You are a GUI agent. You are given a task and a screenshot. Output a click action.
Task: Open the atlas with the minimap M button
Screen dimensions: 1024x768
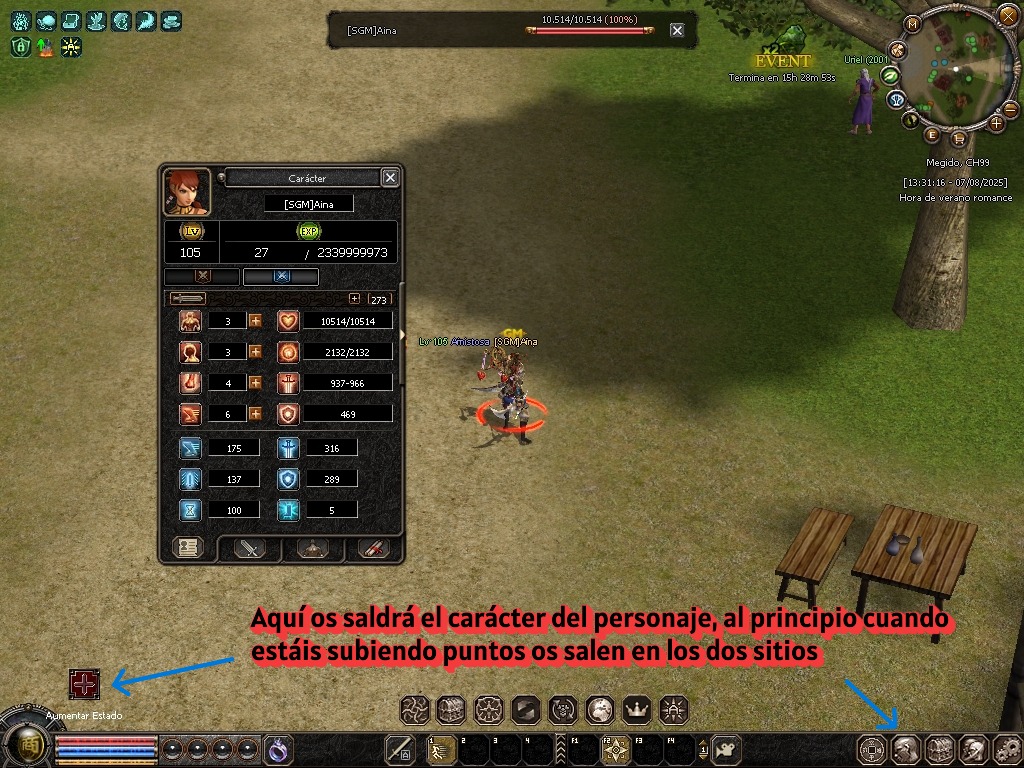pyautogui.click(x=912, y=23)
